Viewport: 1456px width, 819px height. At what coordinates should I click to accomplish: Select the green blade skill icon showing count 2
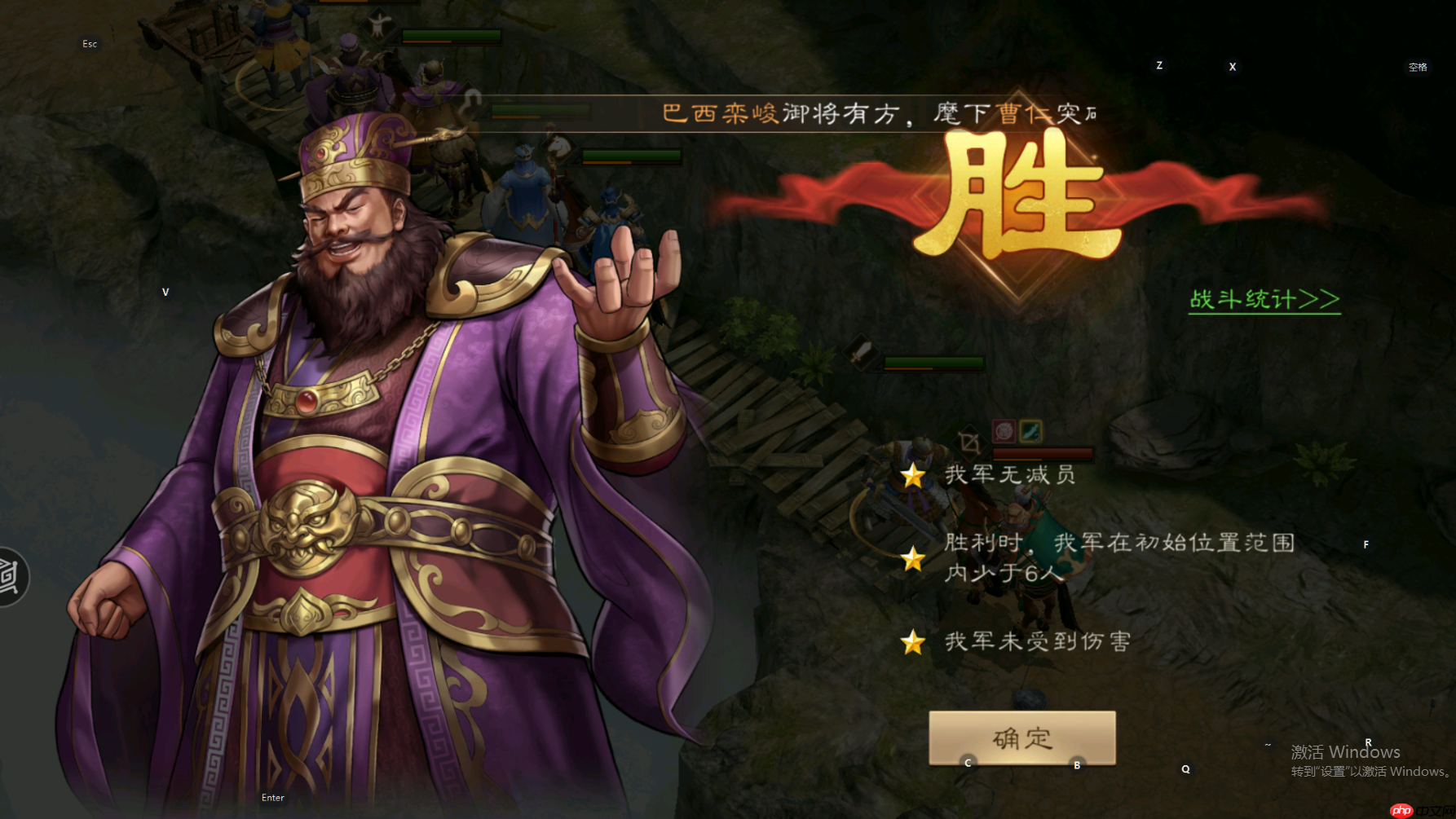click(x=1030, y=431)
